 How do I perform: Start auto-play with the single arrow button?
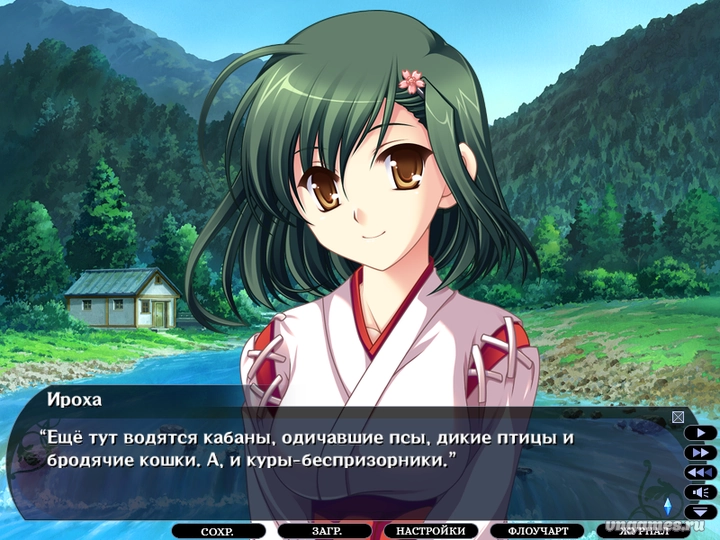pyautogui.click(x=701, y=434)
